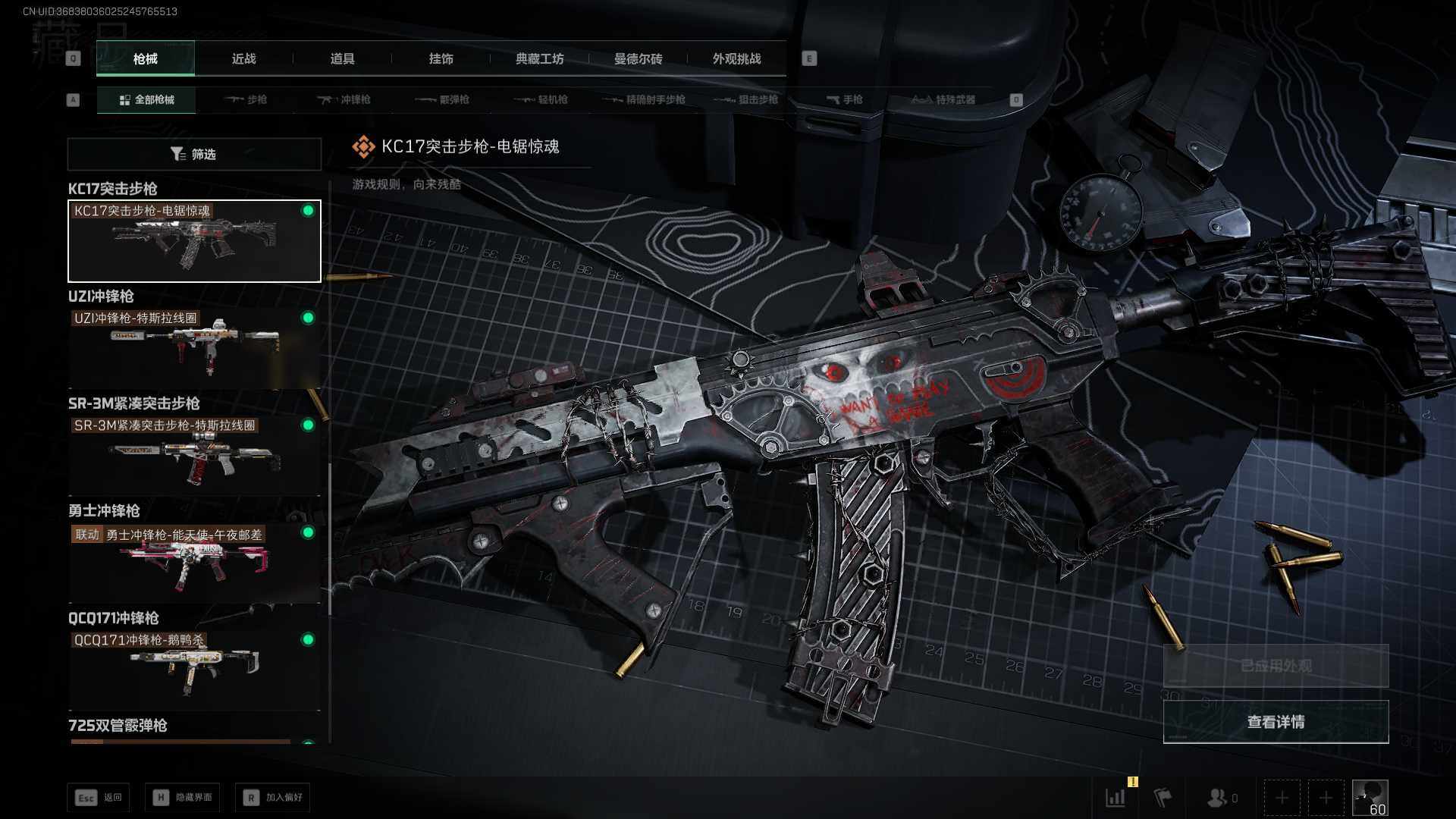1456x819 pixels.
Task: Click the player avatar portrait
Action: [x=1370, y=798]
